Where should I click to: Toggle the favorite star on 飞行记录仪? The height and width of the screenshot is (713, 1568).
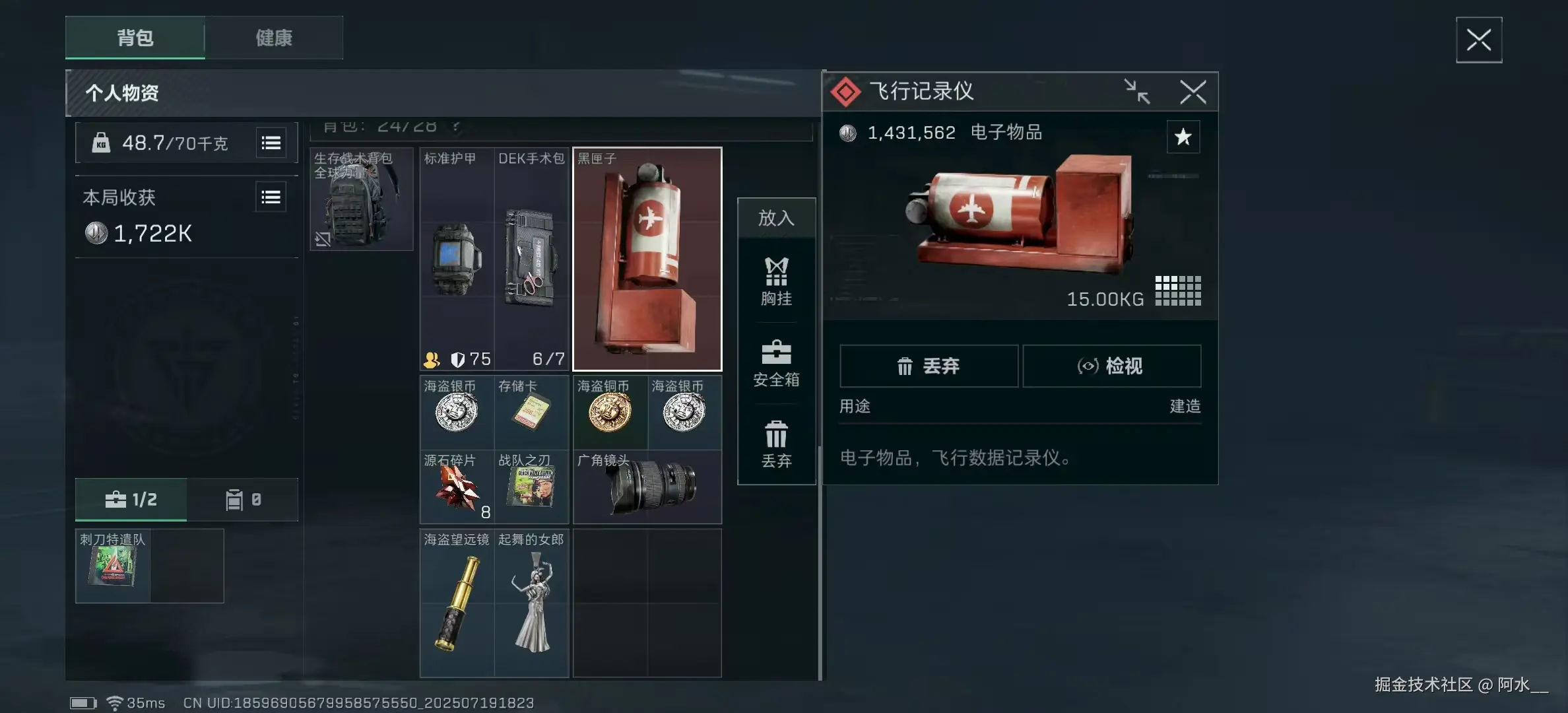tap(1184, 137)
